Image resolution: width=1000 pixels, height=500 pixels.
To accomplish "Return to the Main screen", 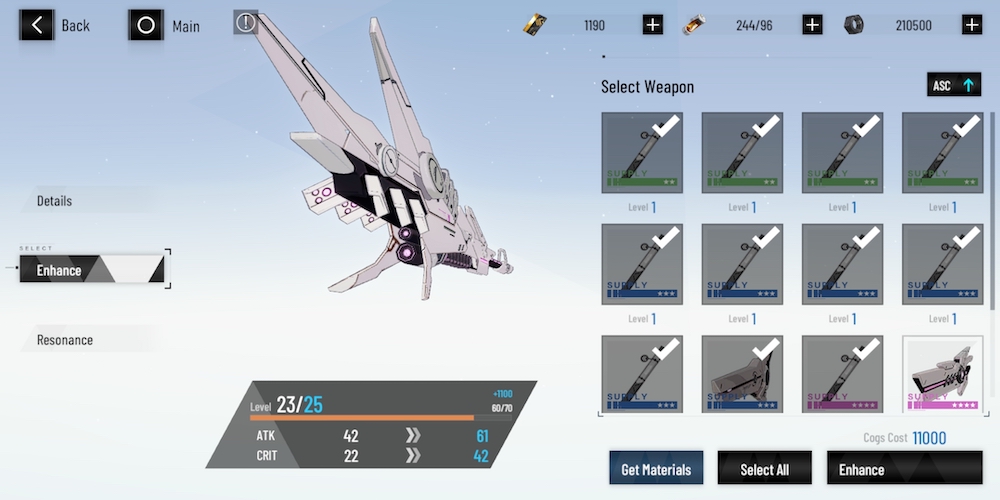I will [165, 25].
